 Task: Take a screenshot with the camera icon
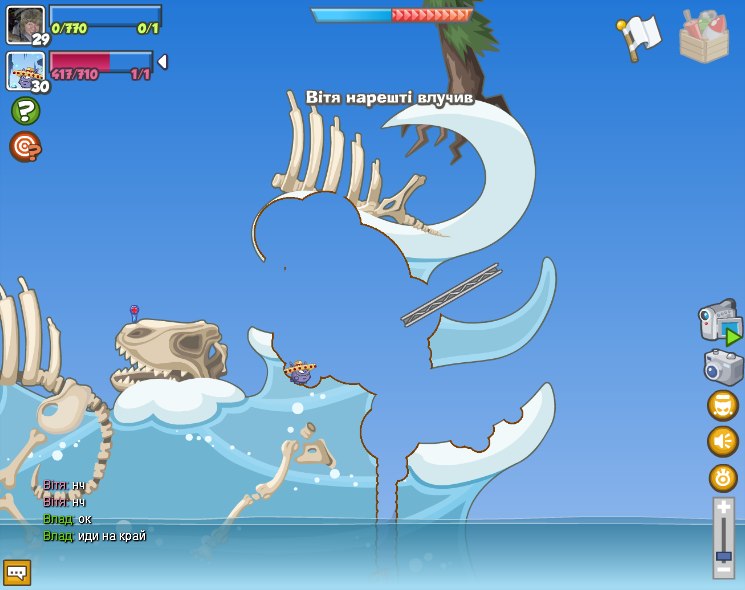pos(723,366)
